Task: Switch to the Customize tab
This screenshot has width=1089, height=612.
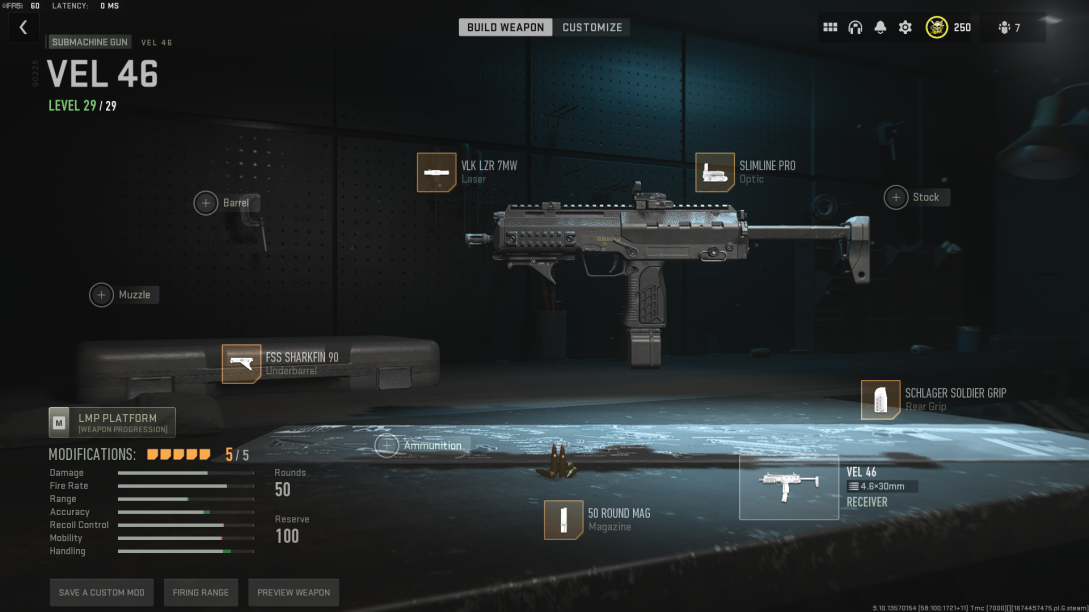Action: pyautogui.click(x=592, y=27)
